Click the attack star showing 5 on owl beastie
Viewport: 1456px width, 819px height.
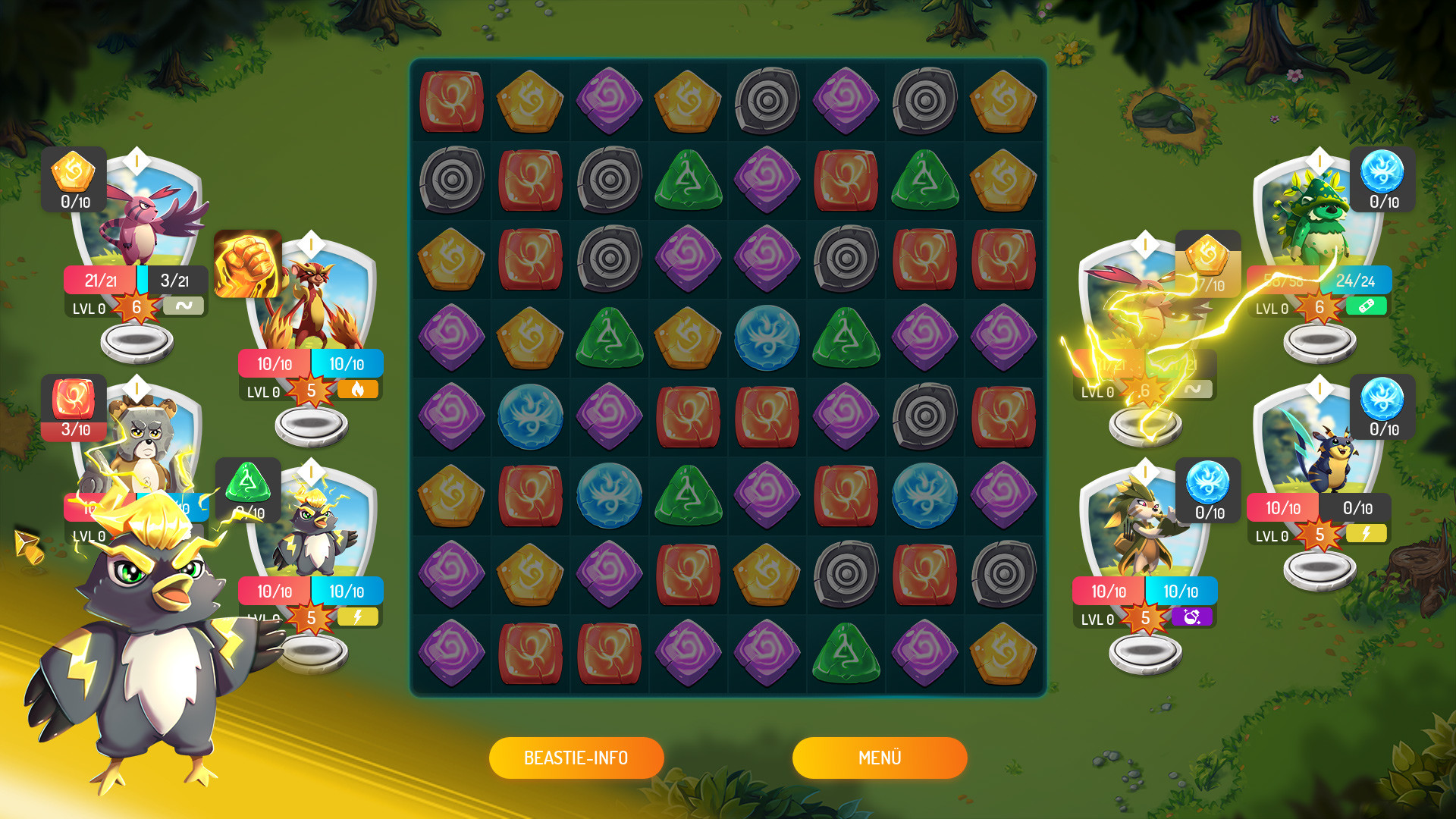(x=311, y=617)
